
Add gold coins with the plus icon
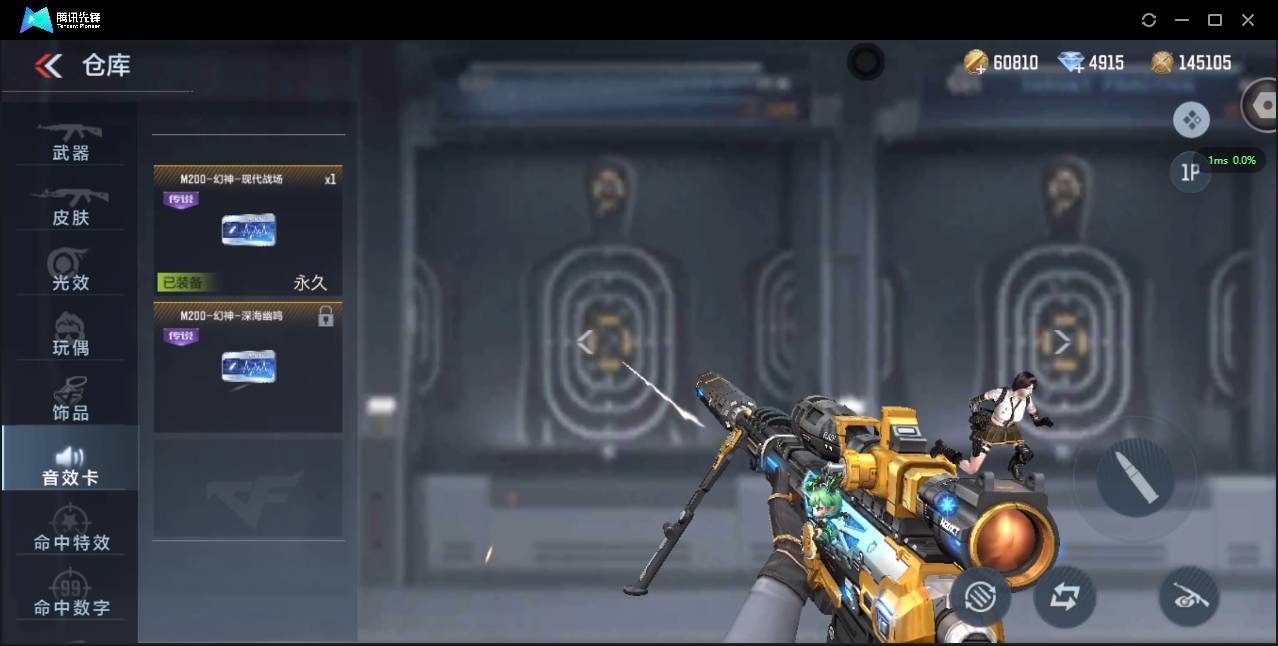point(976,63)
